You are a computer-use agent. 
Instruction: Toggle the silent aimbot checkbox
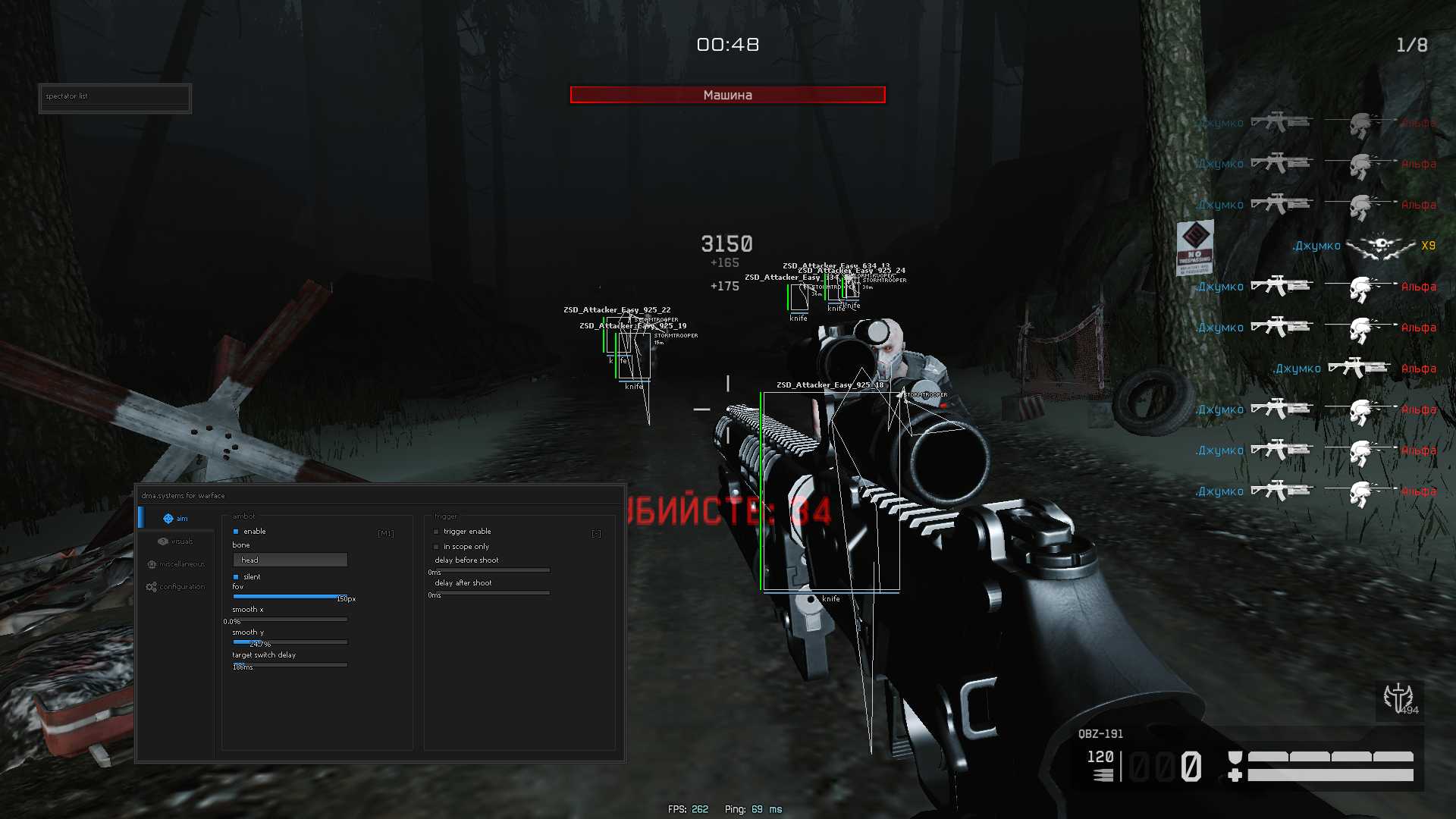click(x=236, y=576)
